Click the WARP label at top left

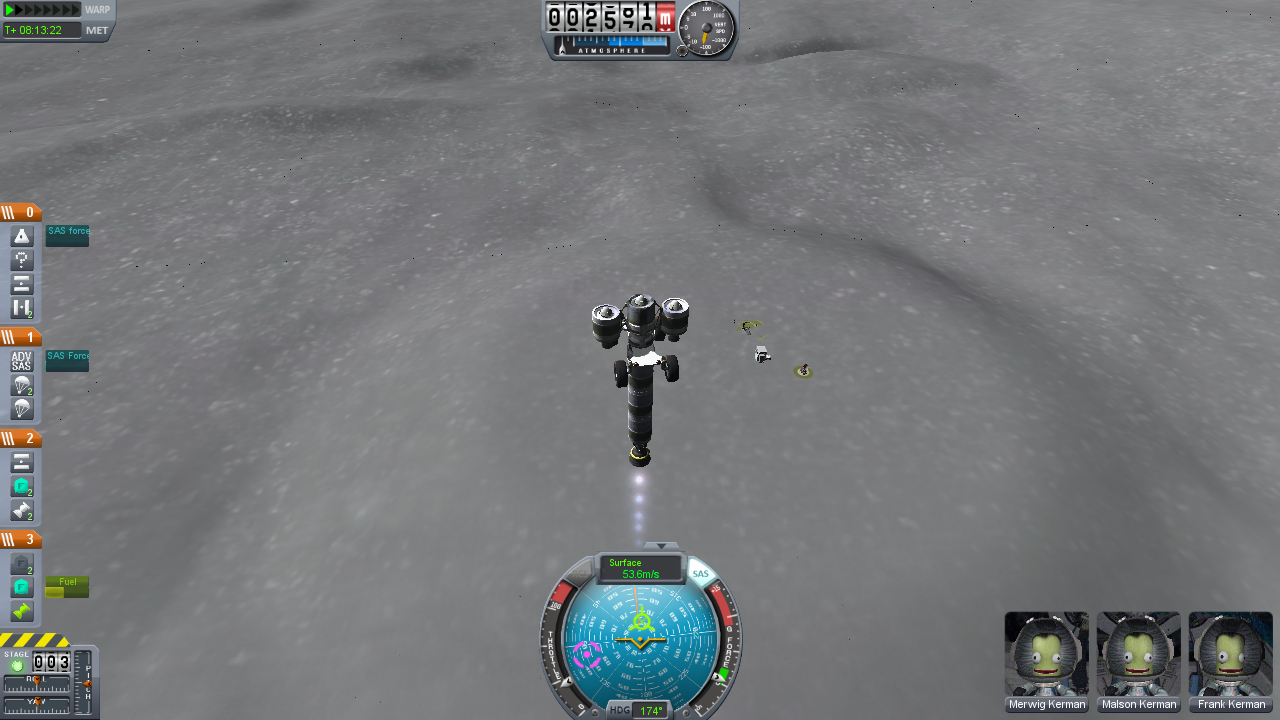pos(97,10)
